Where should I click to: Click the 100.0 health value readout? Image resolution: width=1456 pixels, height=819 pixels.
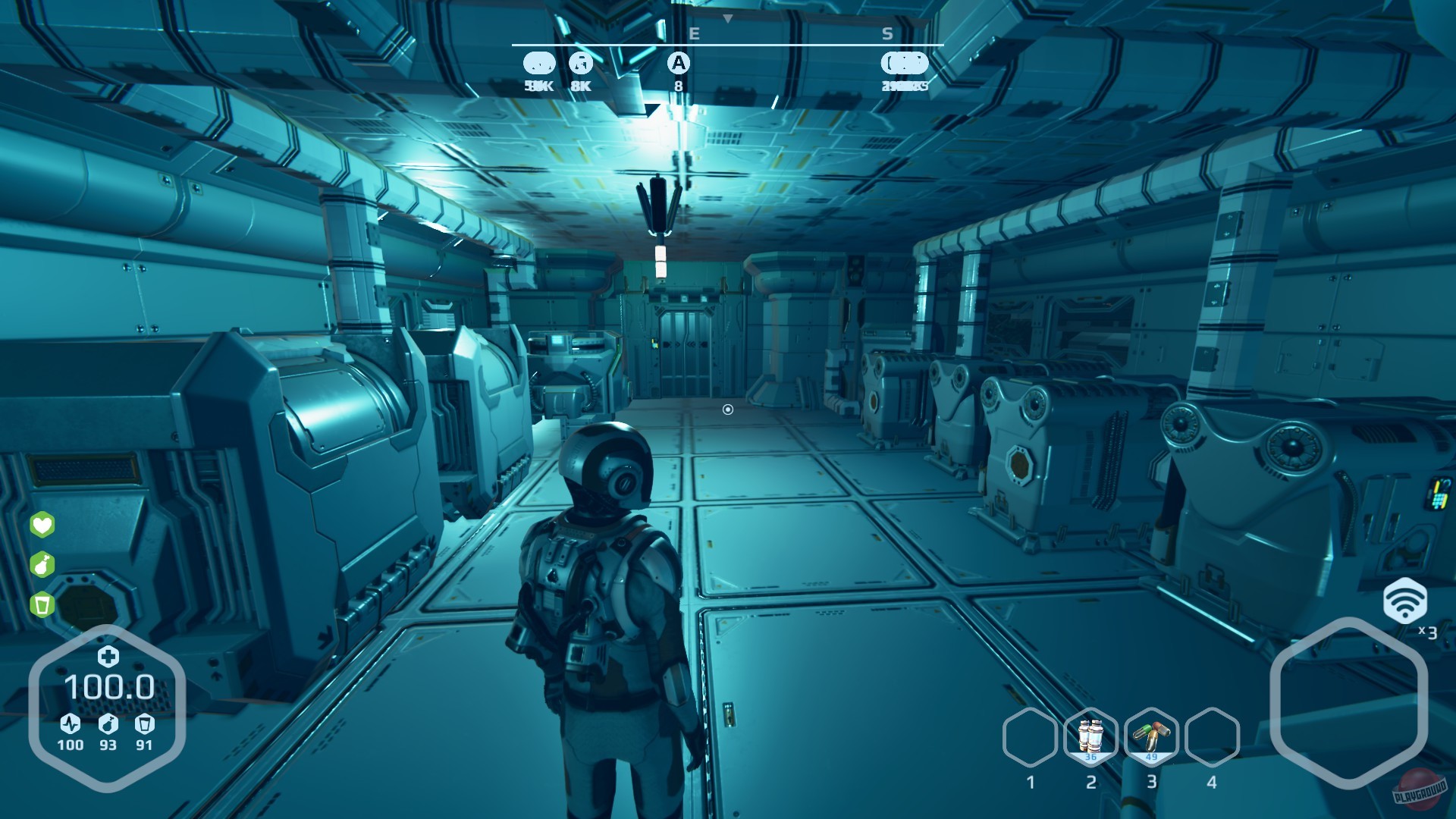pos(110,688)
